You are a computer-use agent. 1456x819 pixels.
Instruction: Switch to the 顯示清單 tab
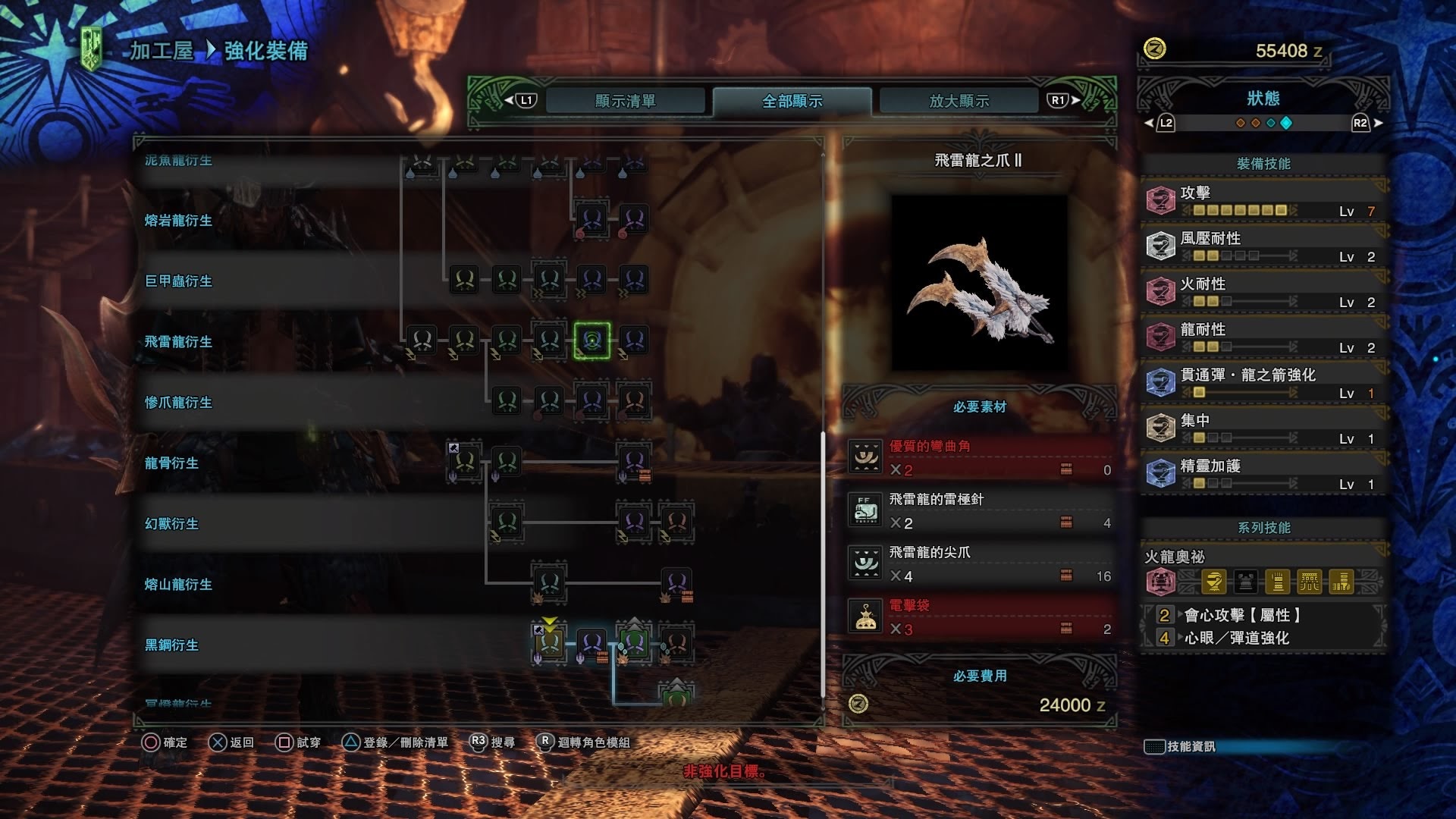pyautogui.click(x=625, y=101)
